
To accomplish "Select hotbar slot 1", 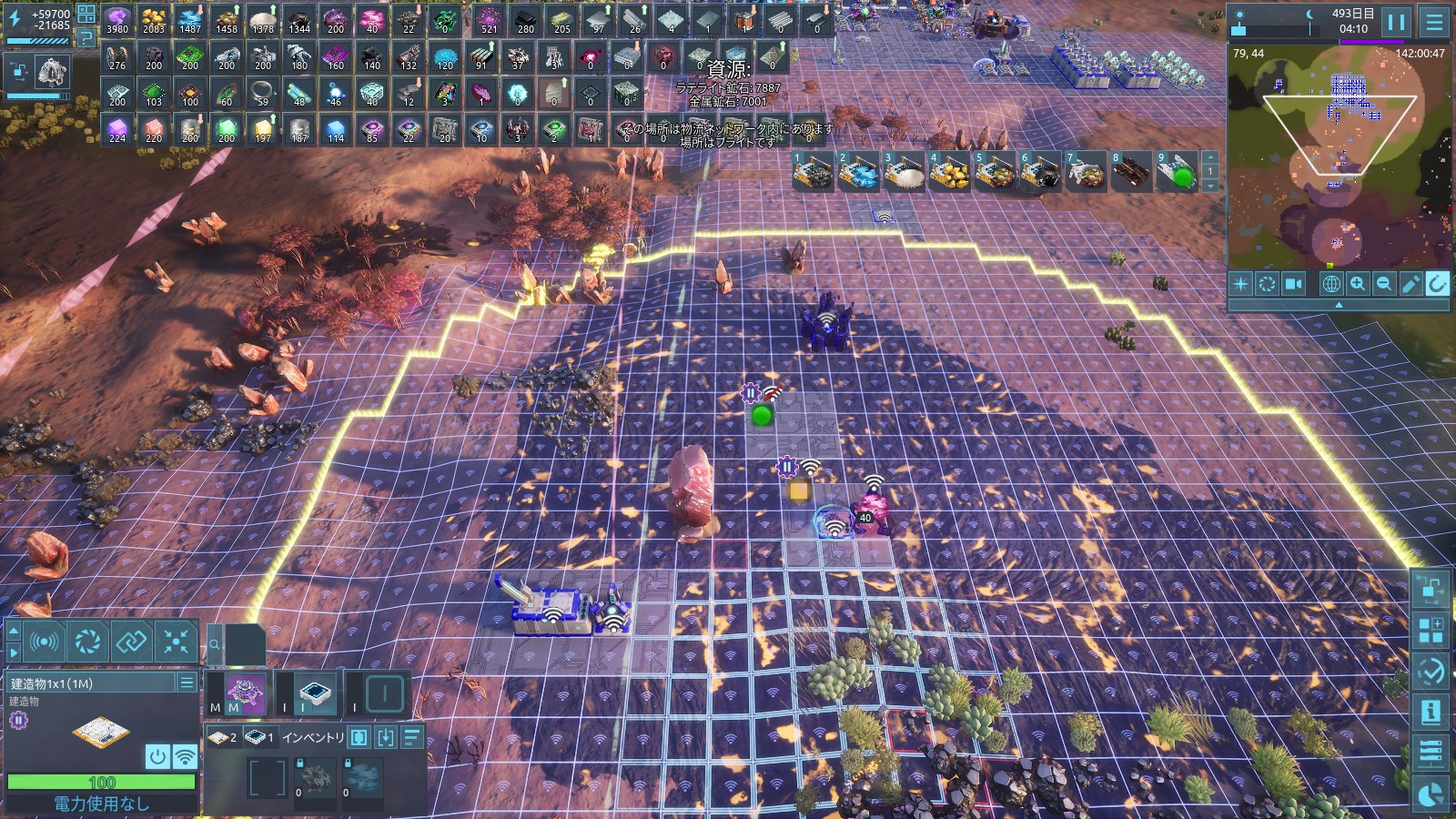I will point(813,172).
